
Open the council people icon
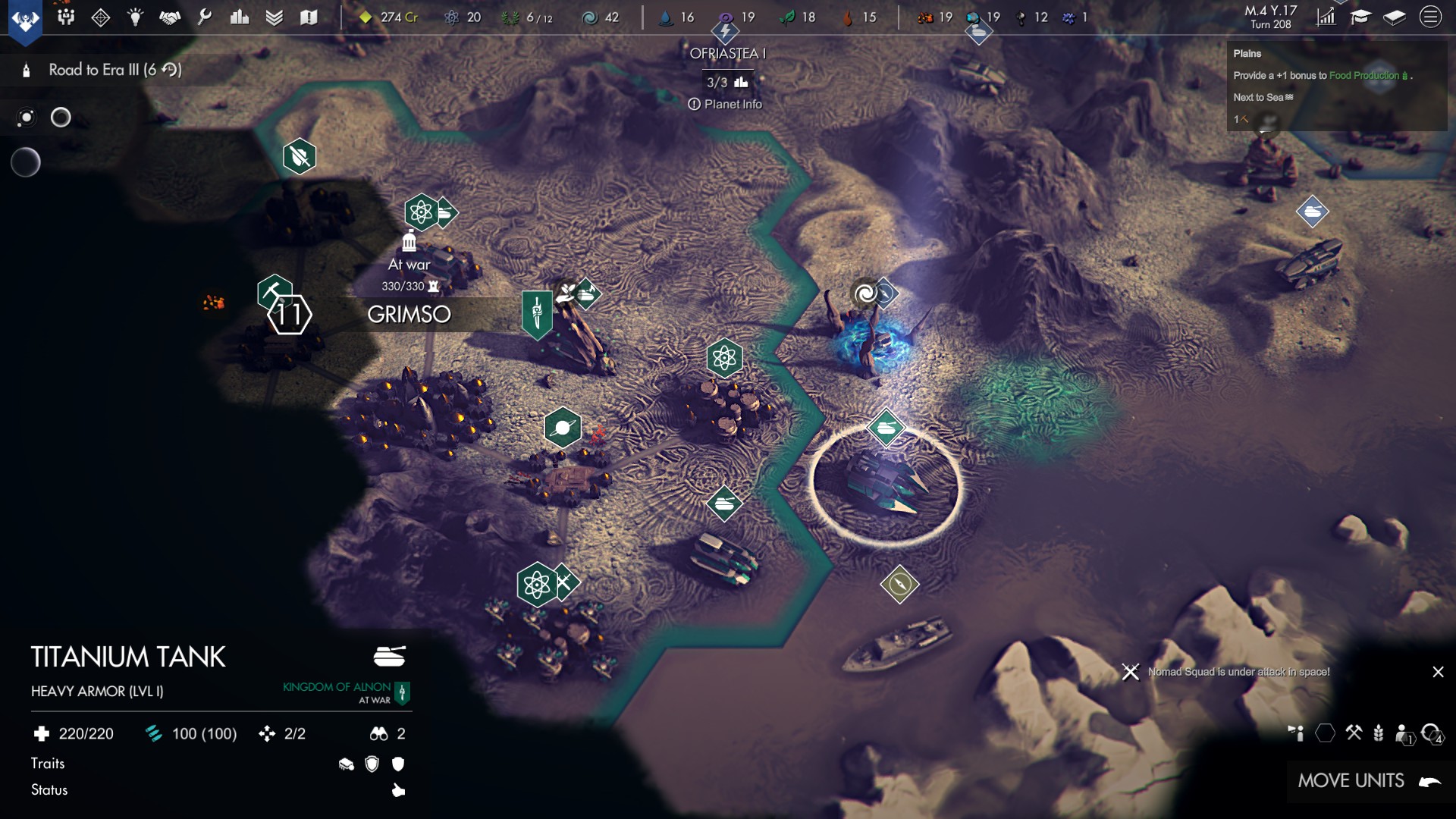tap(66, 17)
